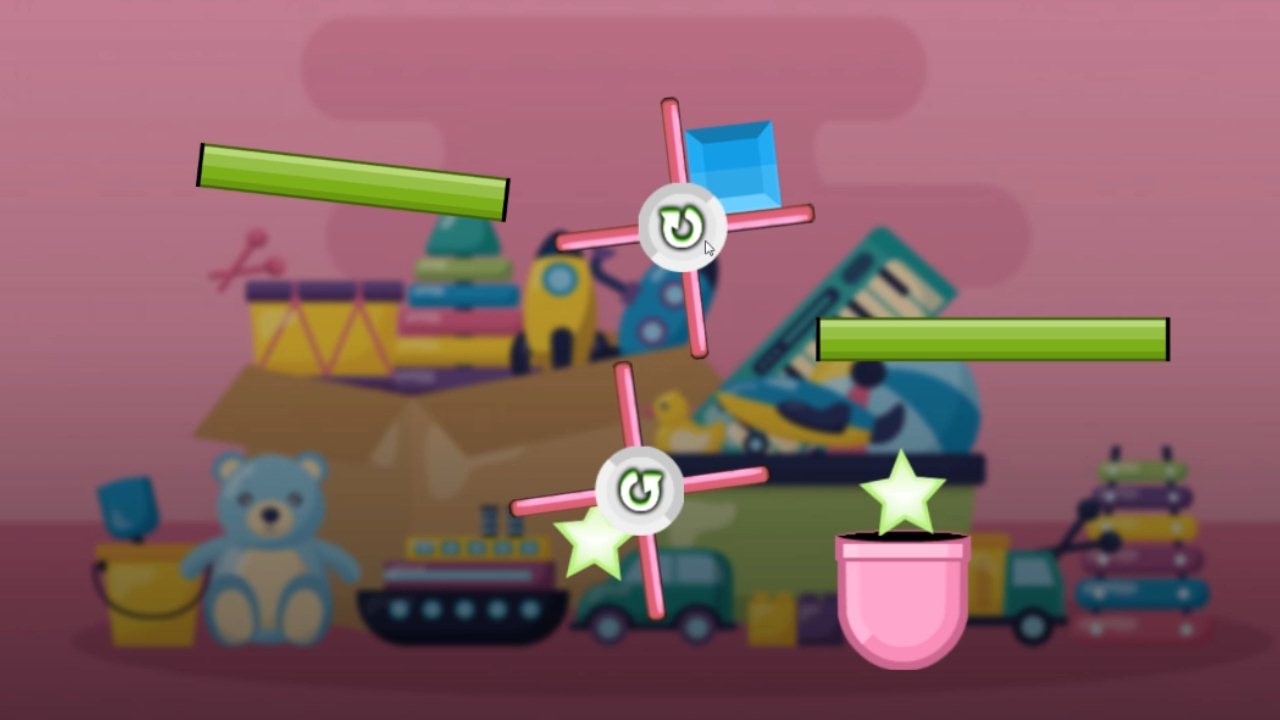Select the left green plank

click(350, 180)
